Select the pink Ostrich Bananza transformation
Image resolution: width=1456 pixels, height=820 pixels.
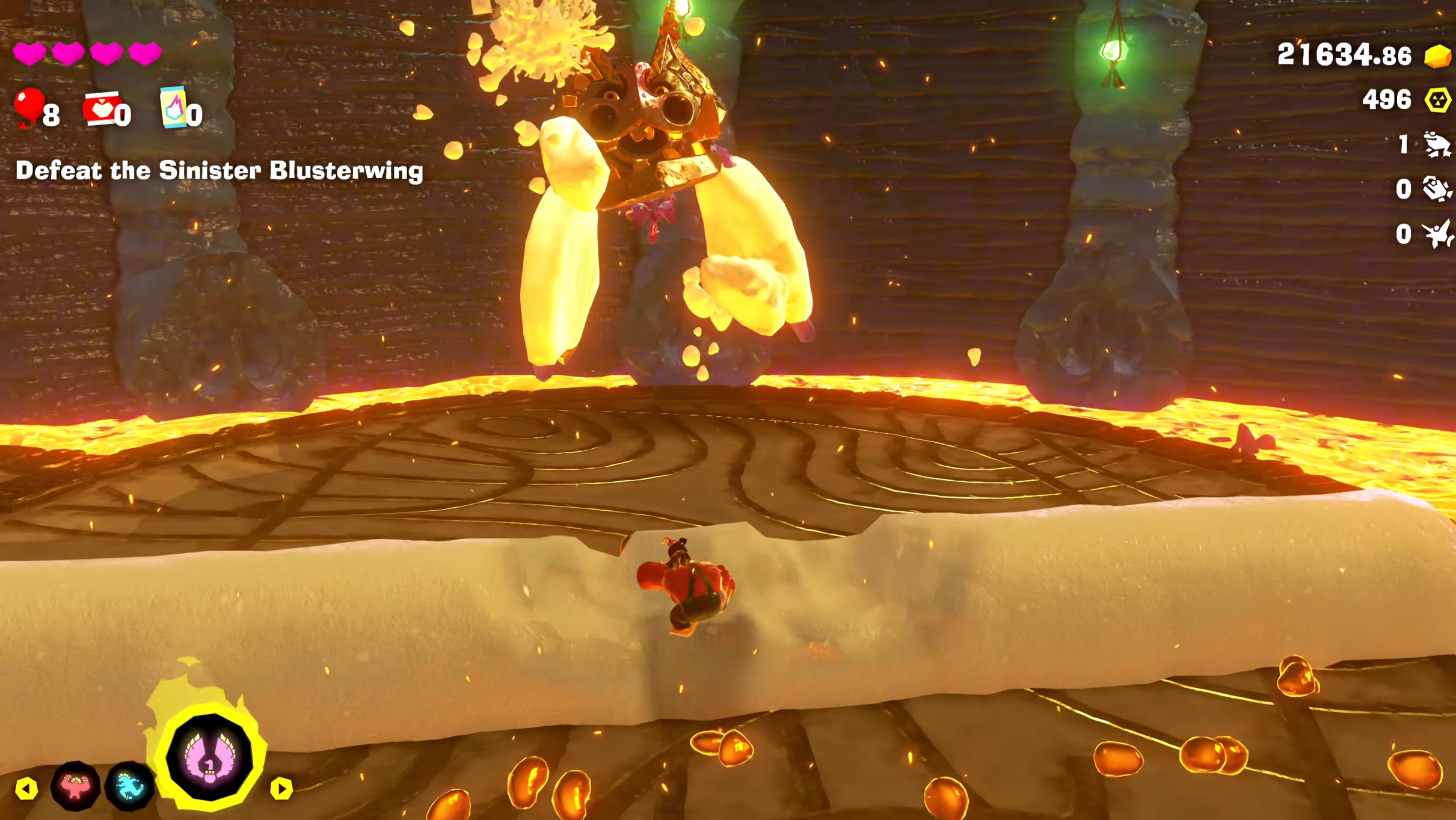209,757
